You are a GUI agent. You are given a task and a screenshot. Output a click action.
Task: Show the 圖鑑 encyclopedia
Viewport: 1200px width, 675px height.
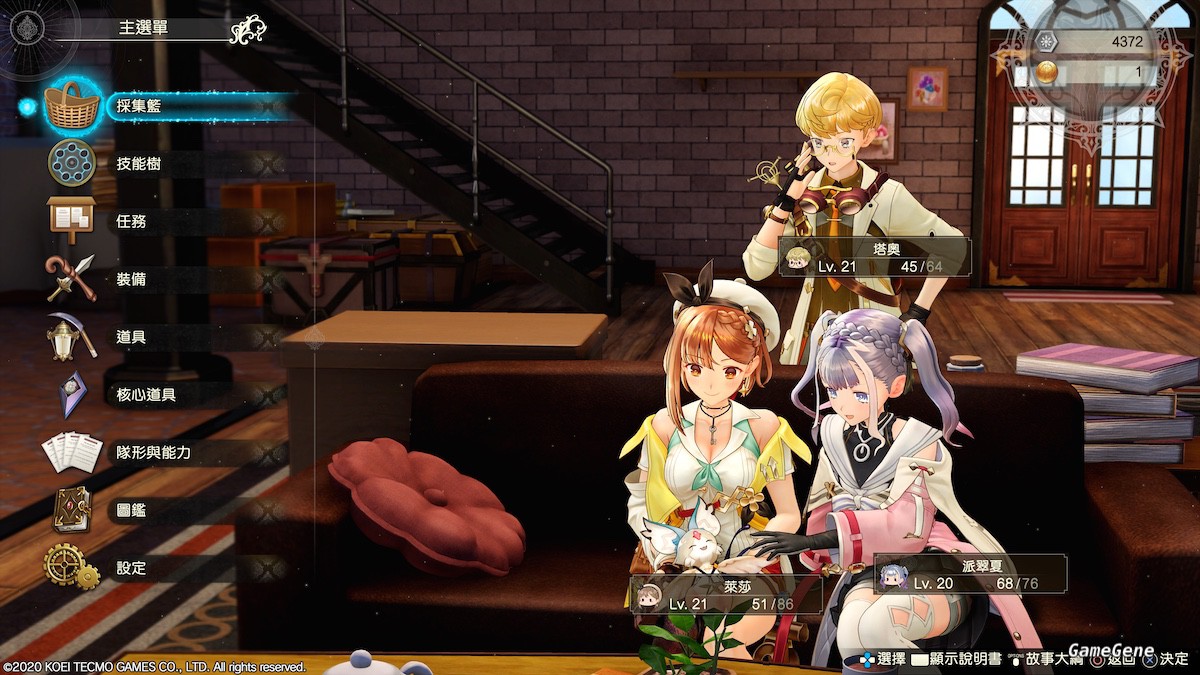click(x=131, y=510)
